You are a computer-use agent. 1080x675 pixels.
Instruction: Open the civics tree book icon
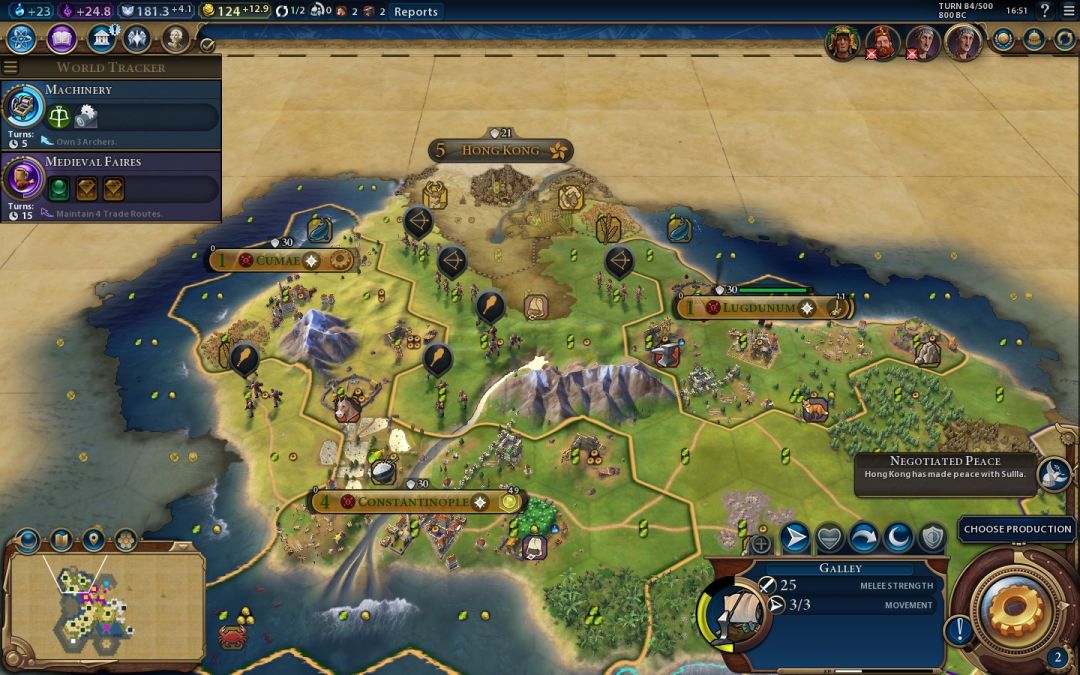click(x=62, y=39)
